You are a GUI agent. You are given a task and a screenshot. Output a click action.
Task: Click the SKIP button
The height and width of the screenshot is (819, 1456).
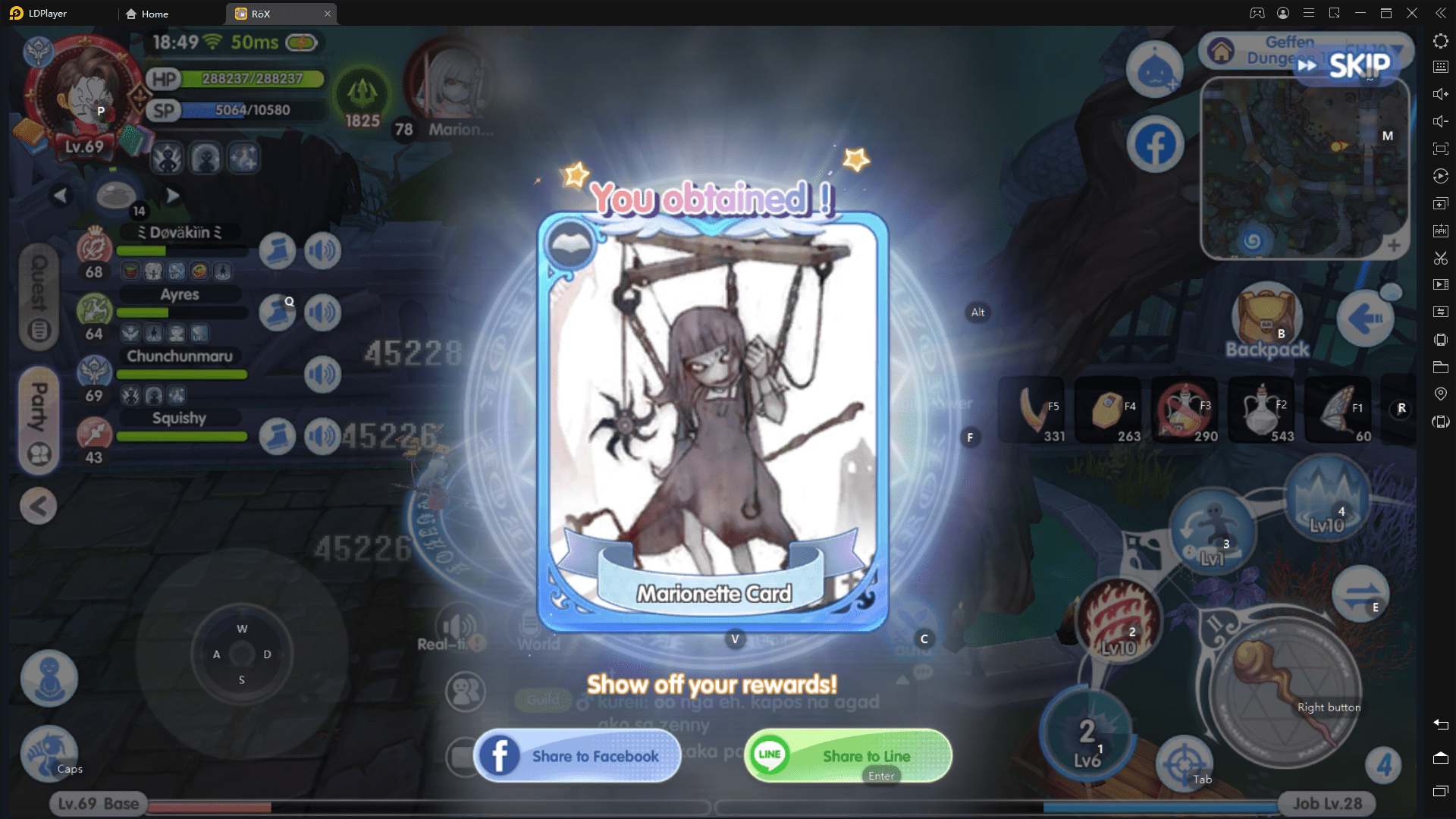1357,65
